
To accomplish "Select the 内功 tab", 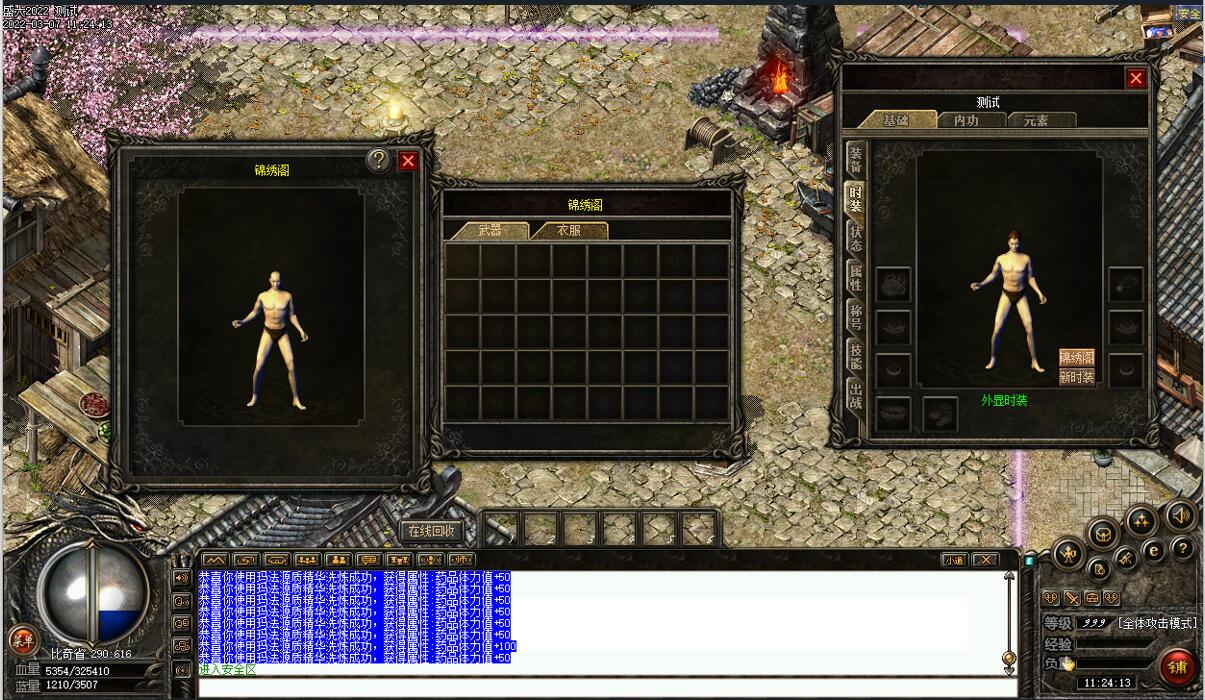I will pyautogui.click(x=966, y=120).
